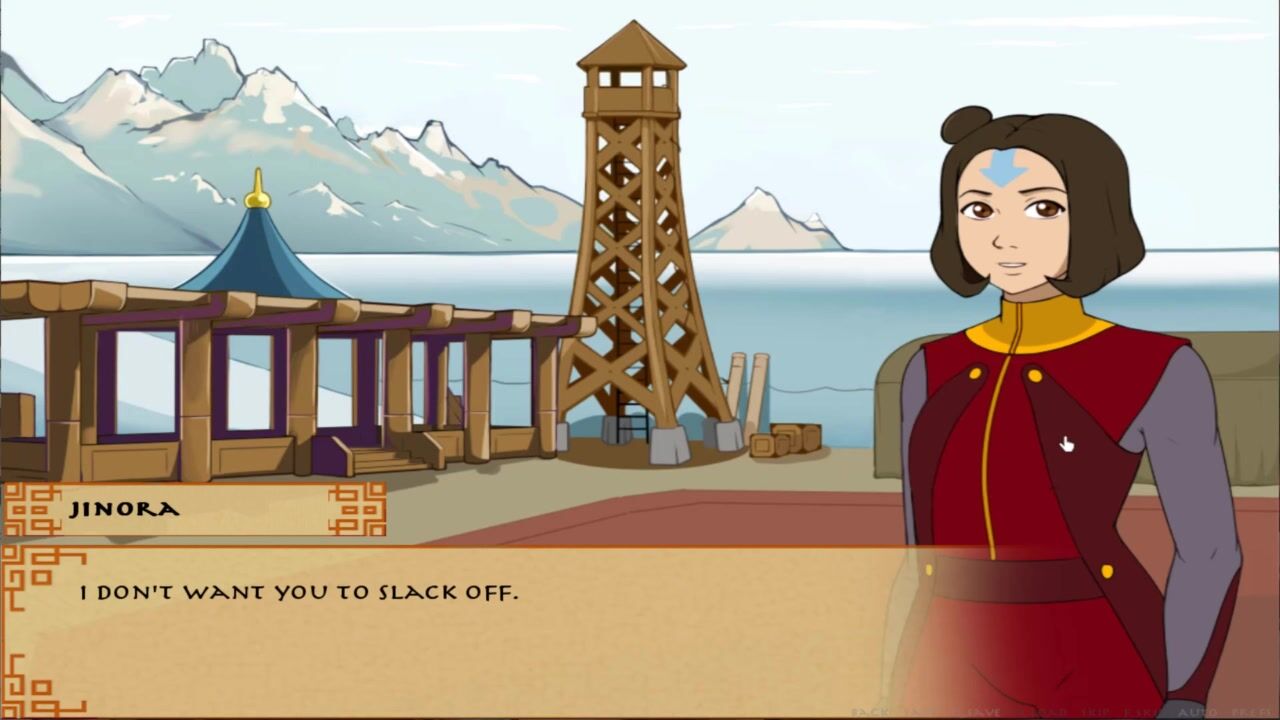
Task: Click Back in the quick menu
Action: (x=870, y=712)
